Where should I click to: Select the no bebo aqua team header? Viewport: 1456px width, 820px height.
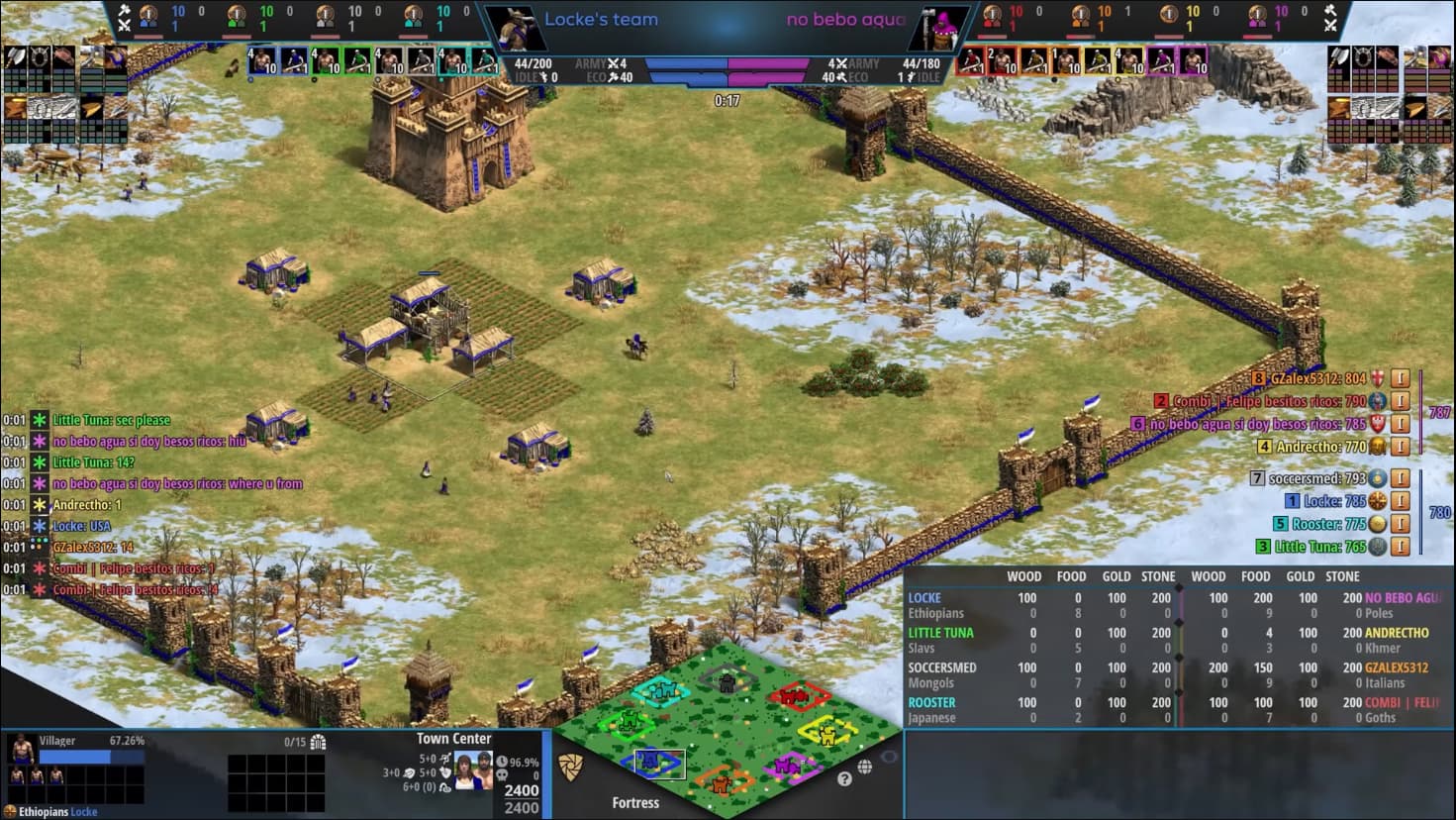point(846,19)
